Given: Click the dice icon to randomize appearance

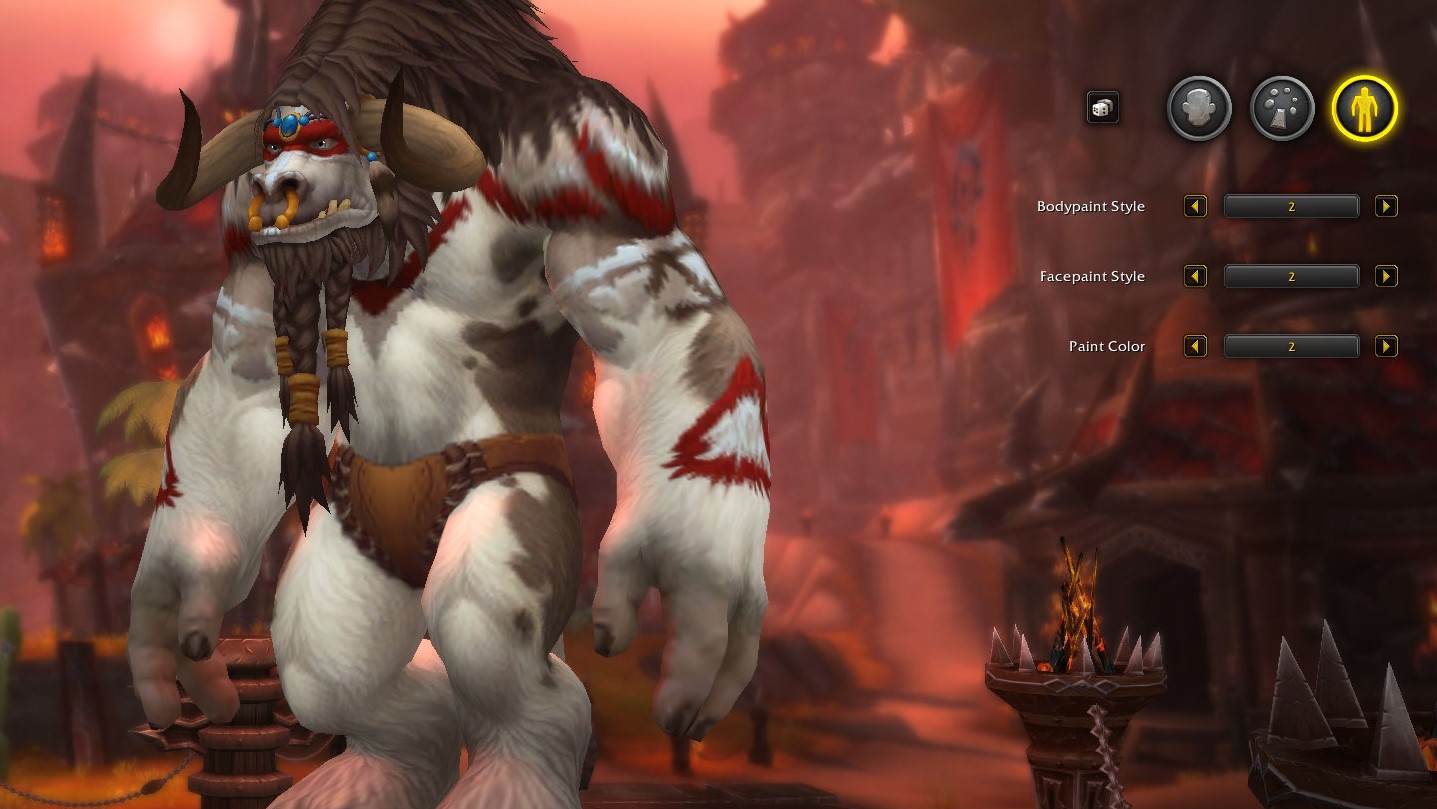Looking at the screenshot, I should (x=1102, y=108).
